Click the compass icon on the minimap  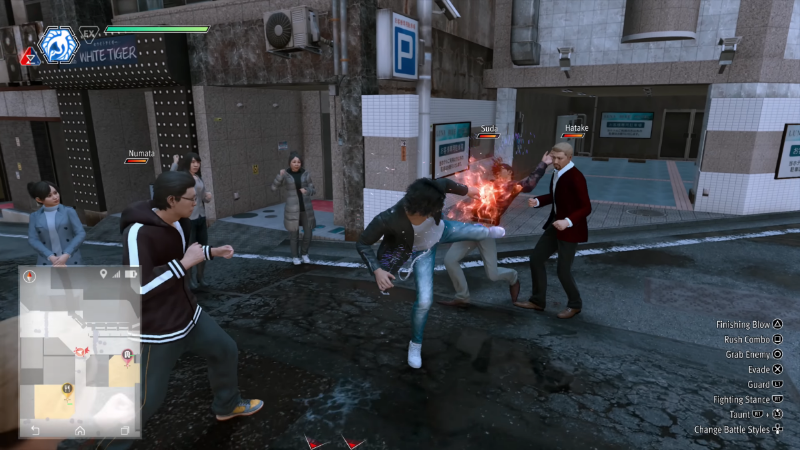(x=30, y=276)
